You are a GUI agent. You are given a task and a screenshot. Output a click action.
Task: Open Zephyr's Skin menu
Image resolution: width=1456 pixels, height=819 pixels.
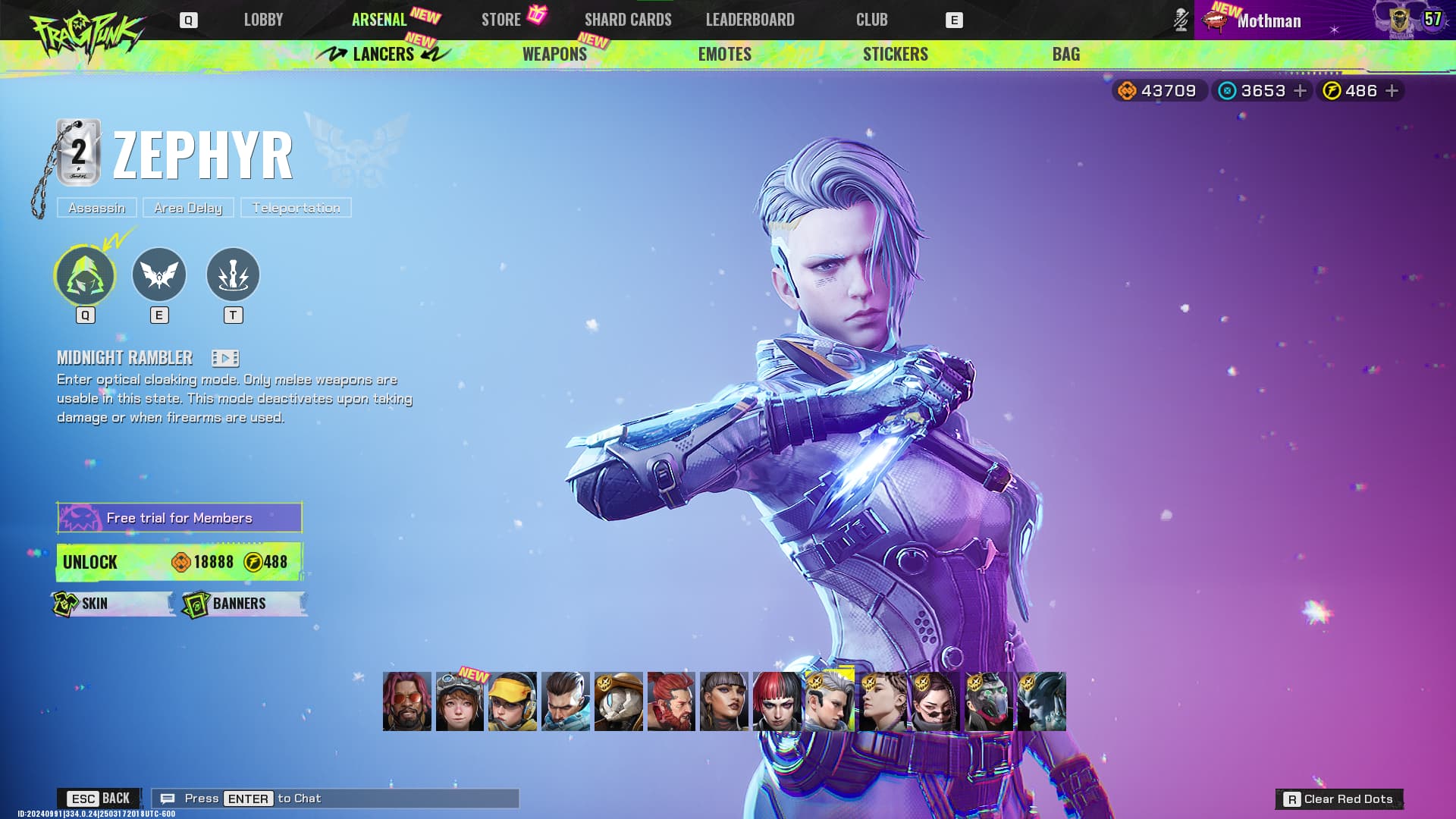click(x=112, y=604)
